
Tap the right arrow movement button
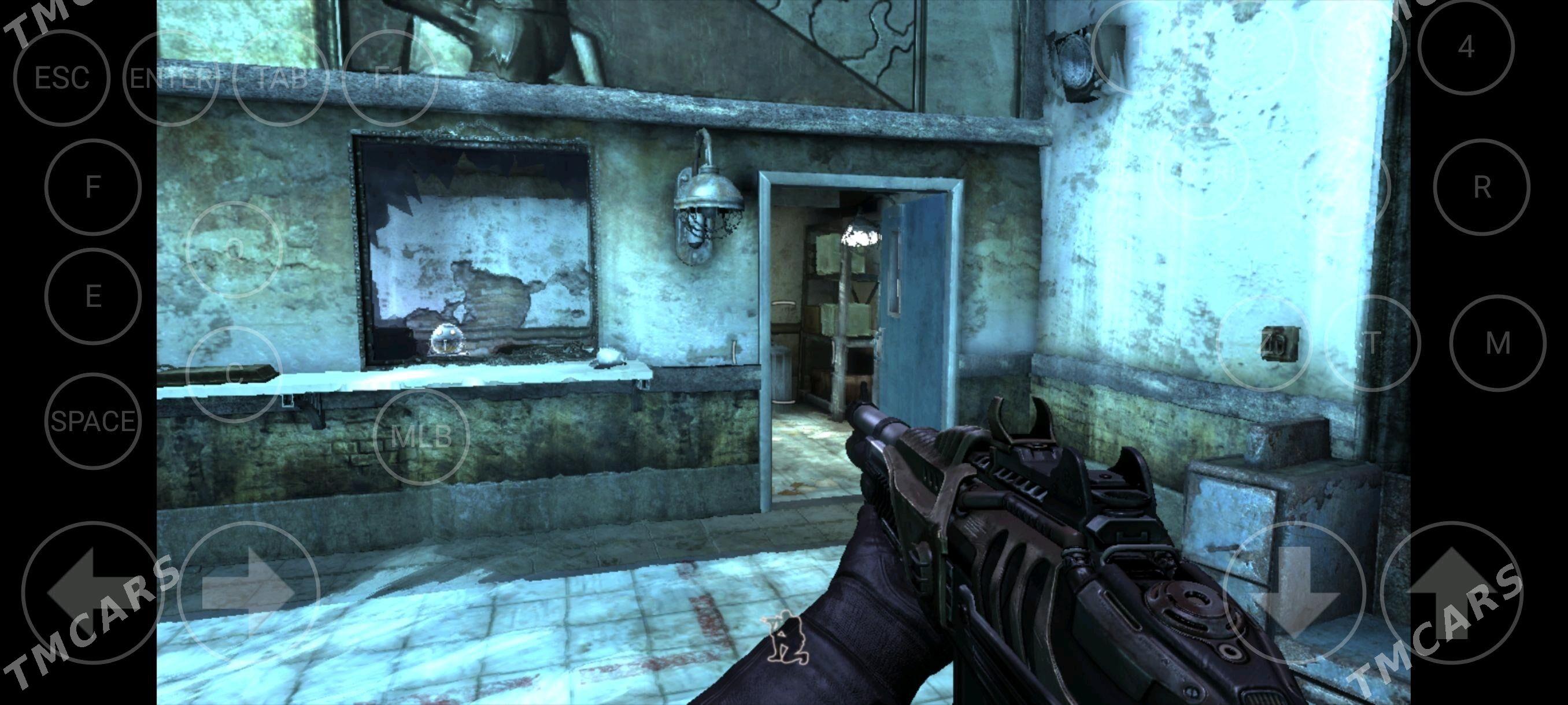[x=250, y=592]
